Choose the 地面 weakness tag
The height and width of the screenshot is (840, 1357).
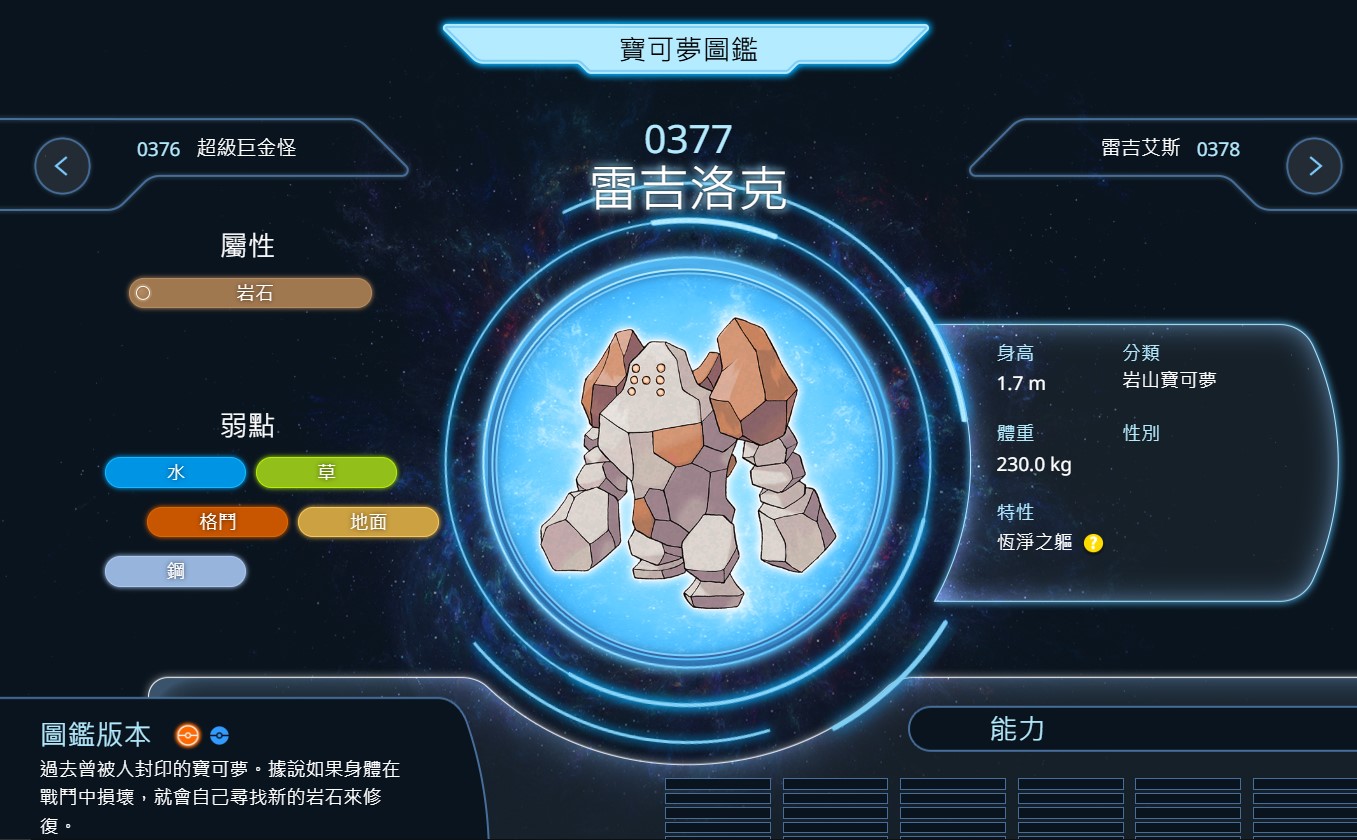pyautogui.click(x=368, y=521)
